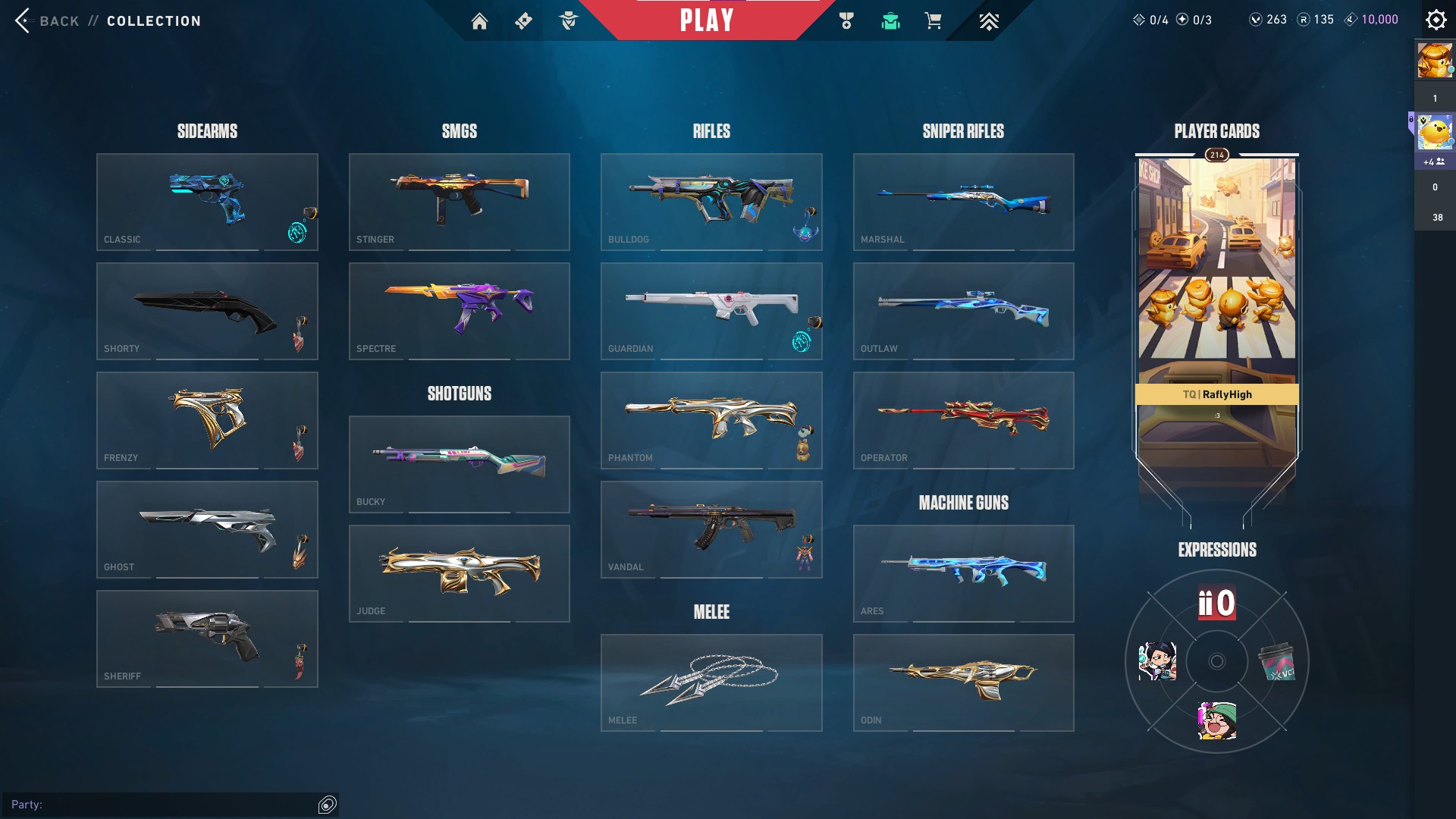The image size is (1456, 819).
Task: Select the Judge shotgun slot
Action: pyautogui.click(x=459, y=573)
